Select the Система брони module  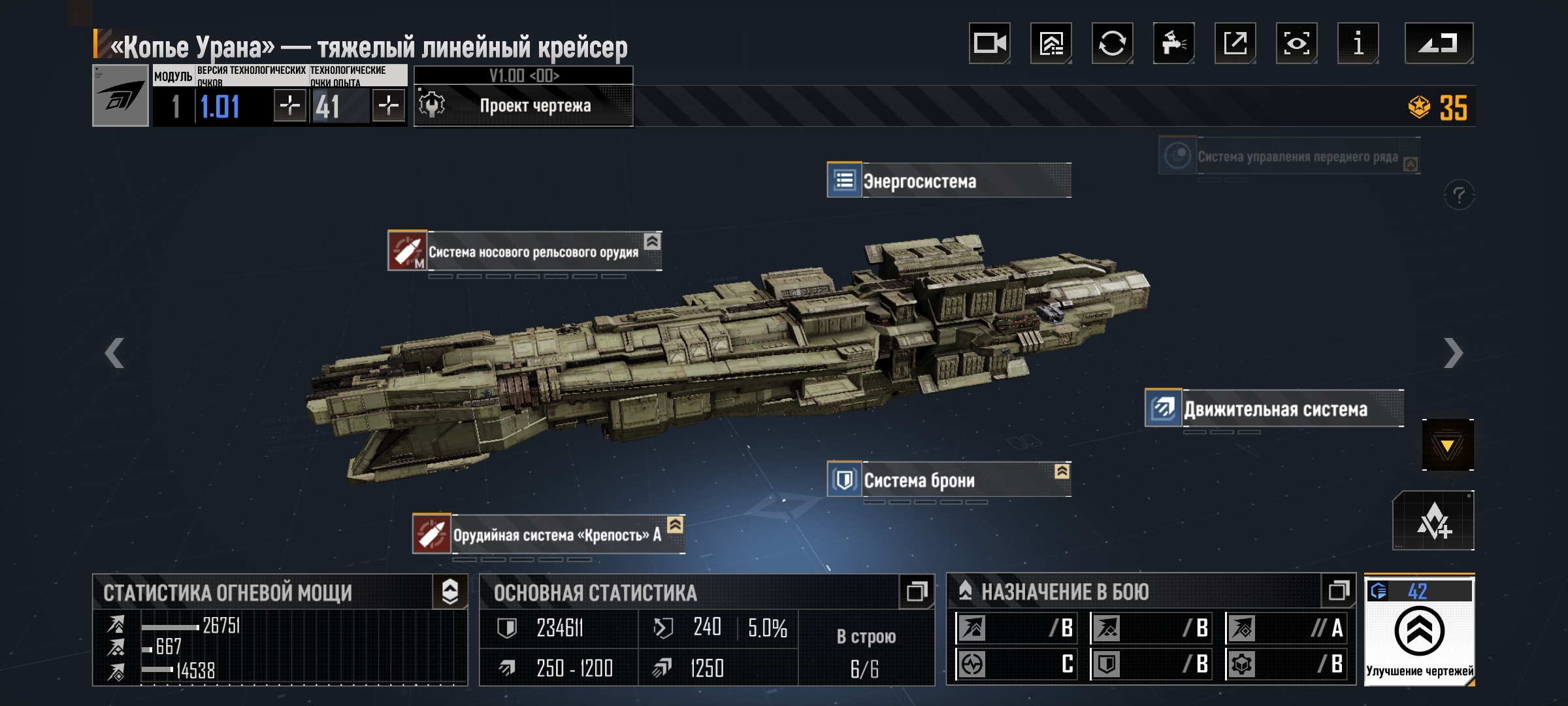pyautogui.click(x=949, y=480)
